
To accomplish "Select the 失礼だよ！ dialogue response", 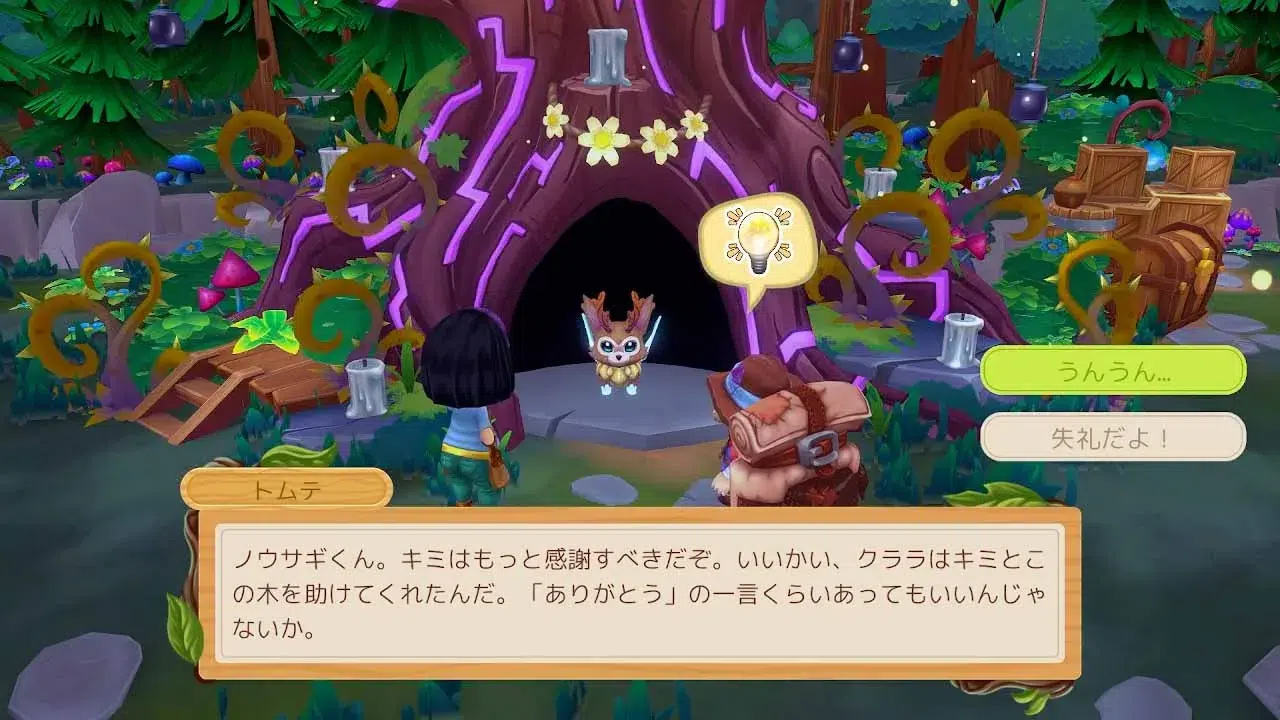I will tap(1112, 437).
